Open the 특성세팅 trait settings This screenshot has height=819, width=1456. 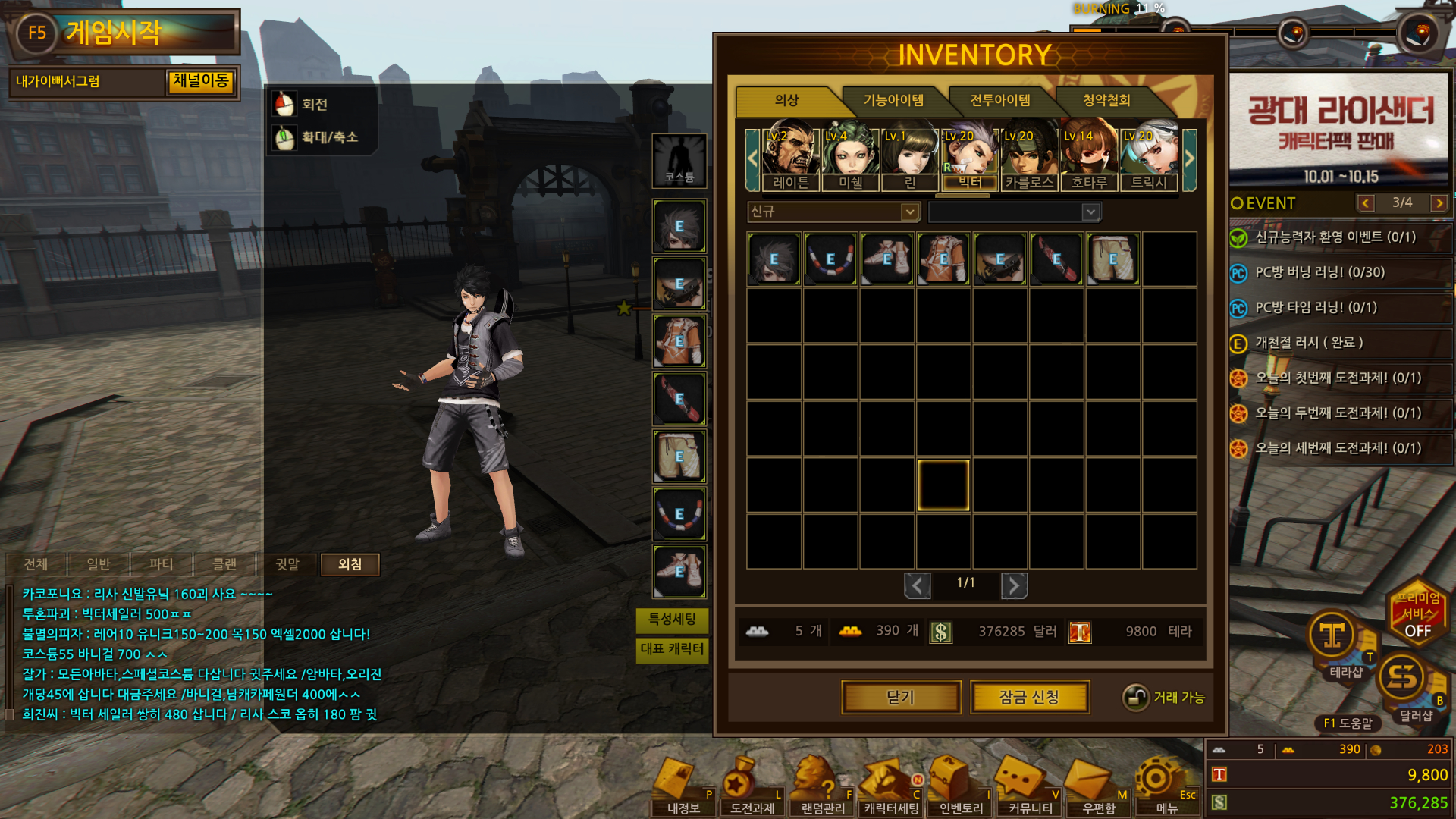(672, 620)
